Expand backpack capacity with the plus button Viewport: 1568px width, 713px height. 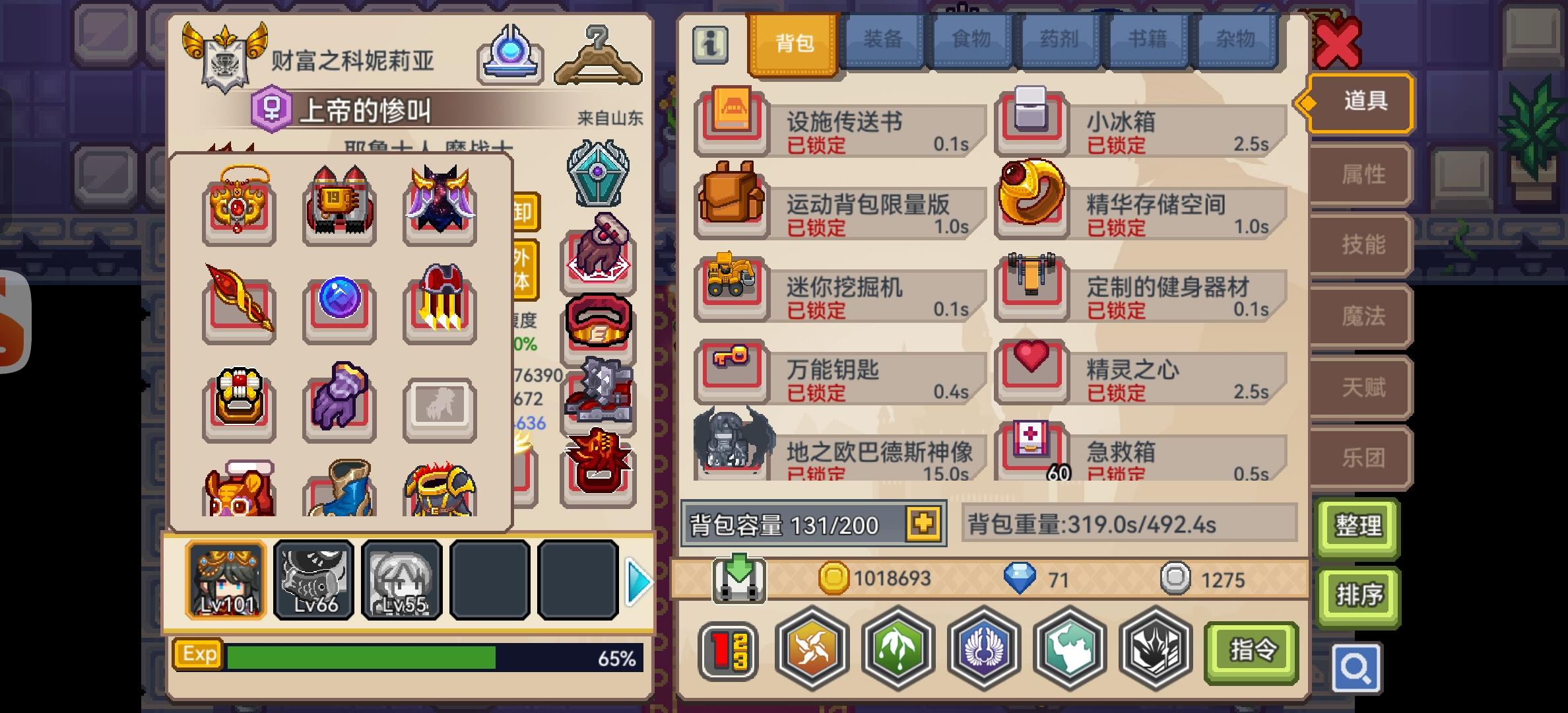click(x=923, y=525)
